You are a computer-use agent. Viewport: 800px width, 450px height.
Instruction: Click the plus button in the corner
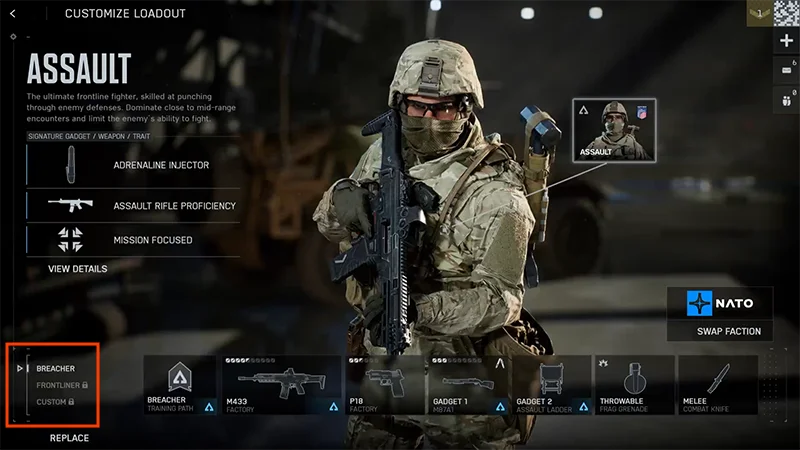coord(786,40)
